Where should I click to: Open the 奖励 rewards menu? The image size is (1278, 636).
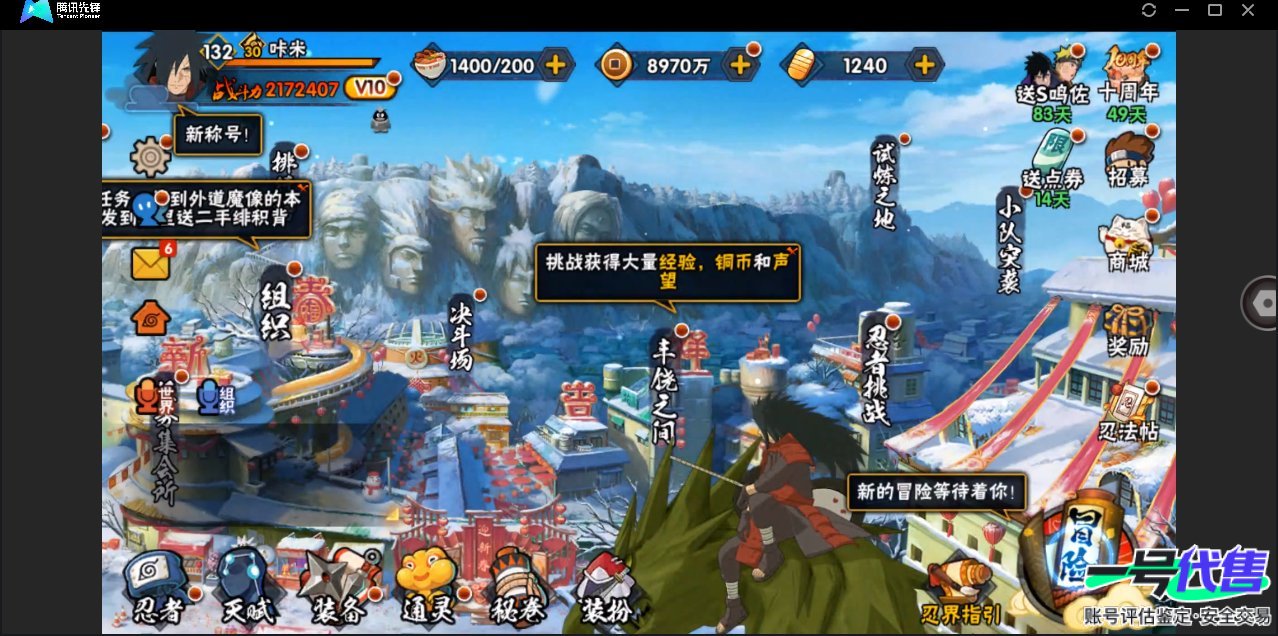coord(1128,330)
